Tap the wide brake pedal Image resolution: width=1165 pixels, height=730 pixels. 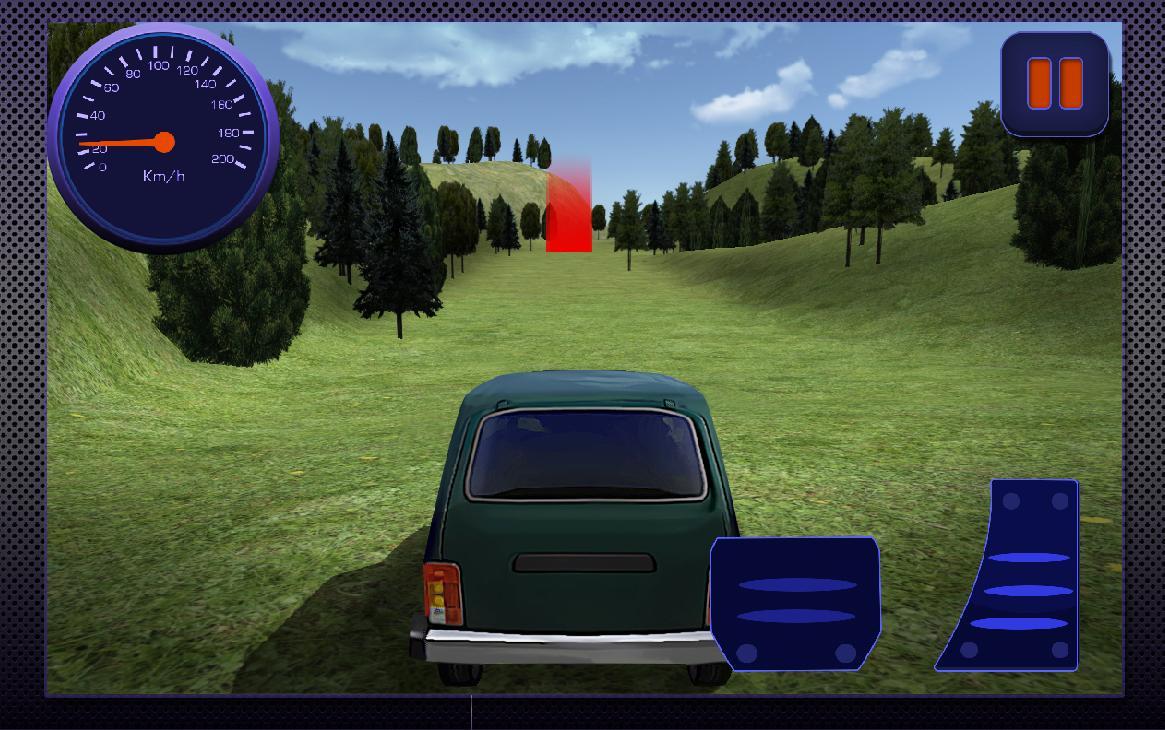pos(796,603)
